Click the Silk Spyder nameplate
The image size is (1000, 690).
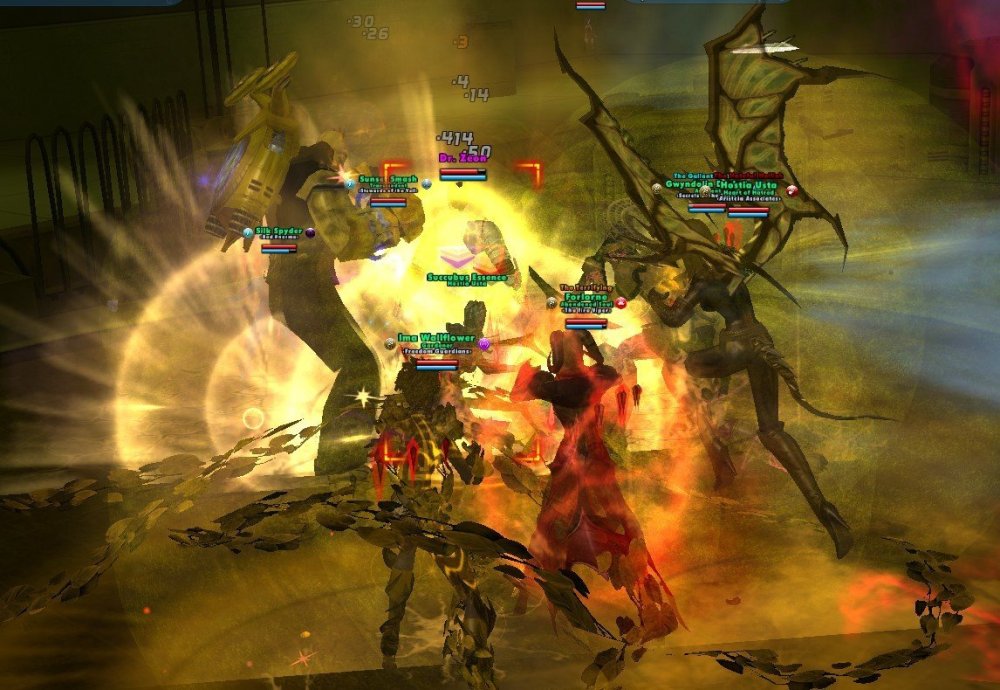coord(279,231)
